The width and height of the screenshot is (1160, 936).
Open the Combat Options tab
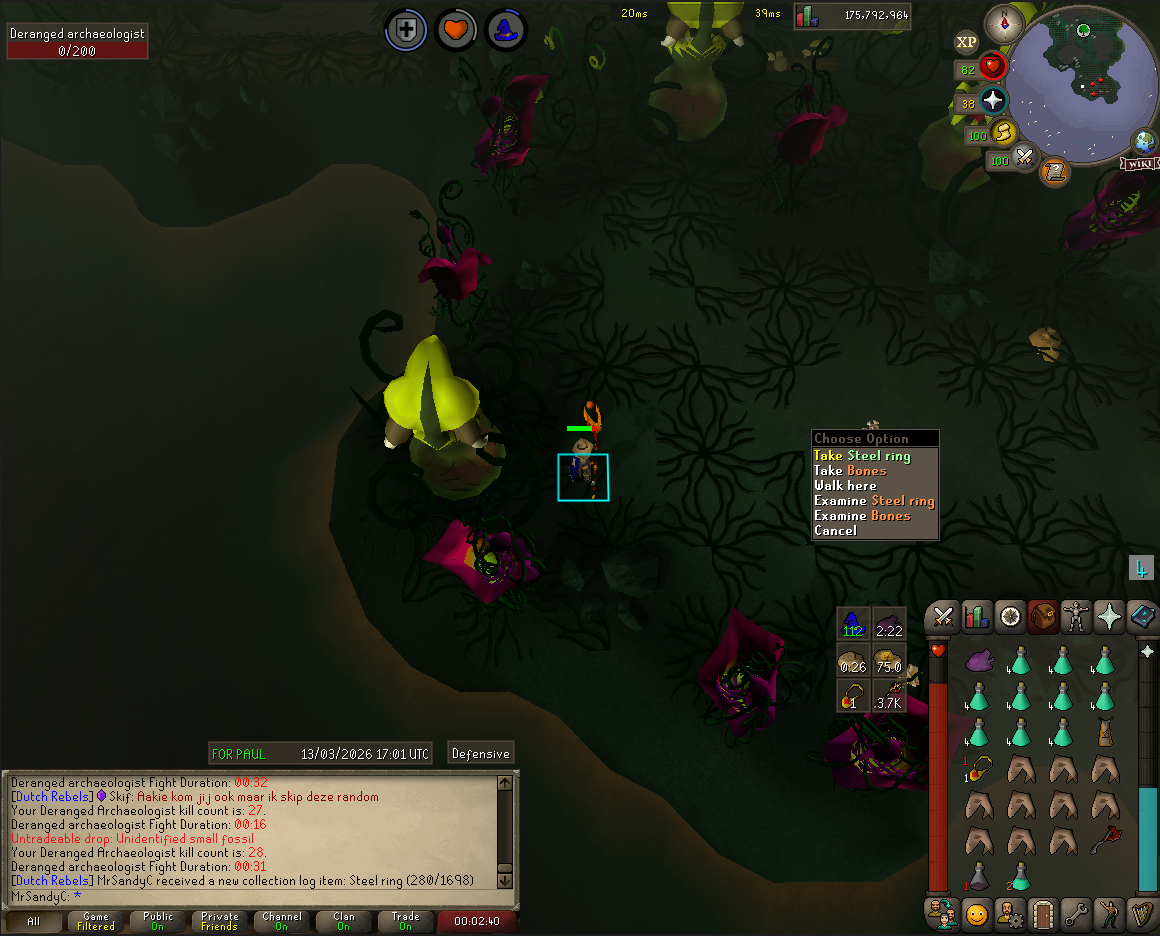click(x=941, y=617)
